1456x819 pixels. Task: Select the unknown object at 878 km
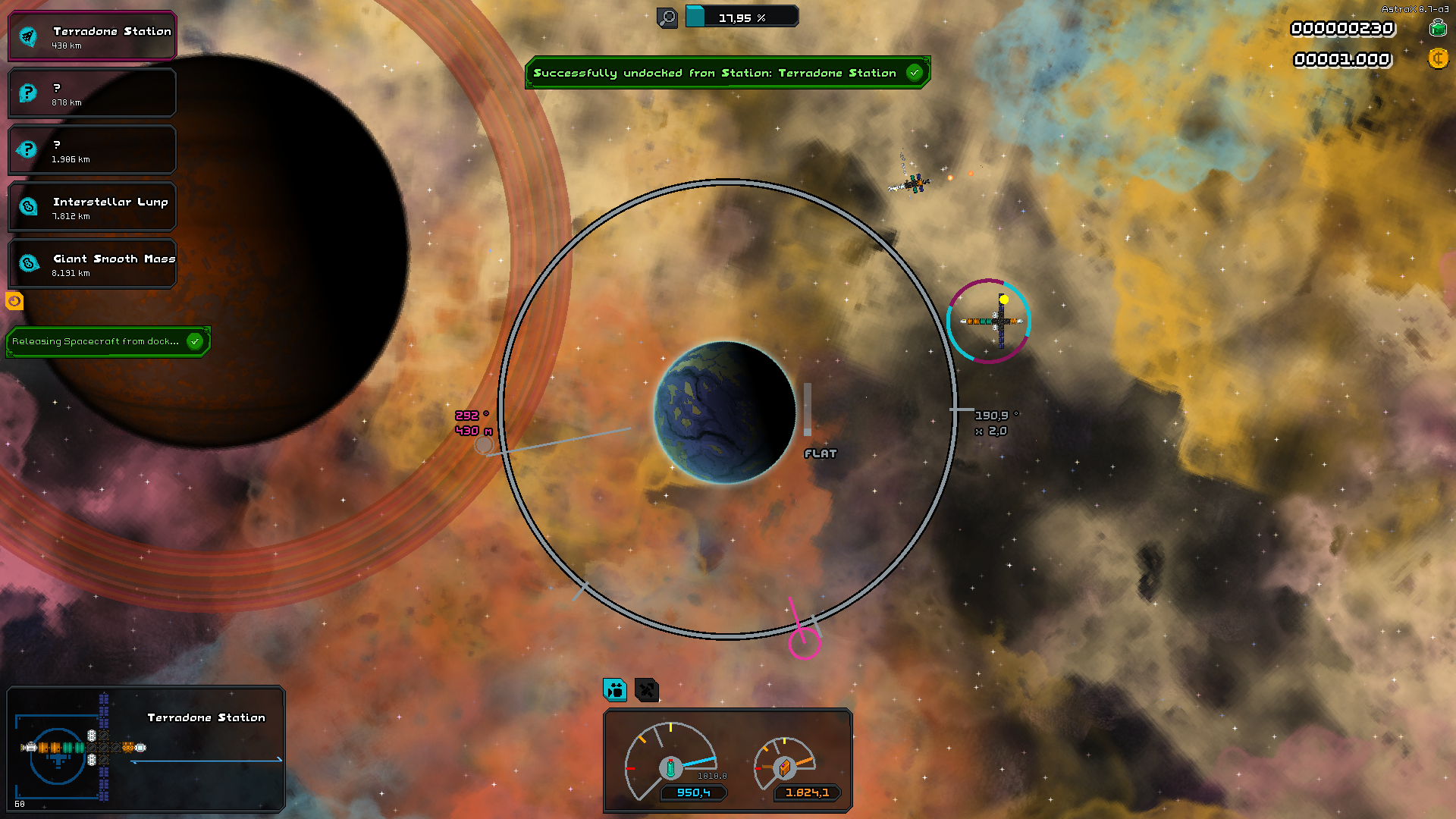tap(92, 93)
